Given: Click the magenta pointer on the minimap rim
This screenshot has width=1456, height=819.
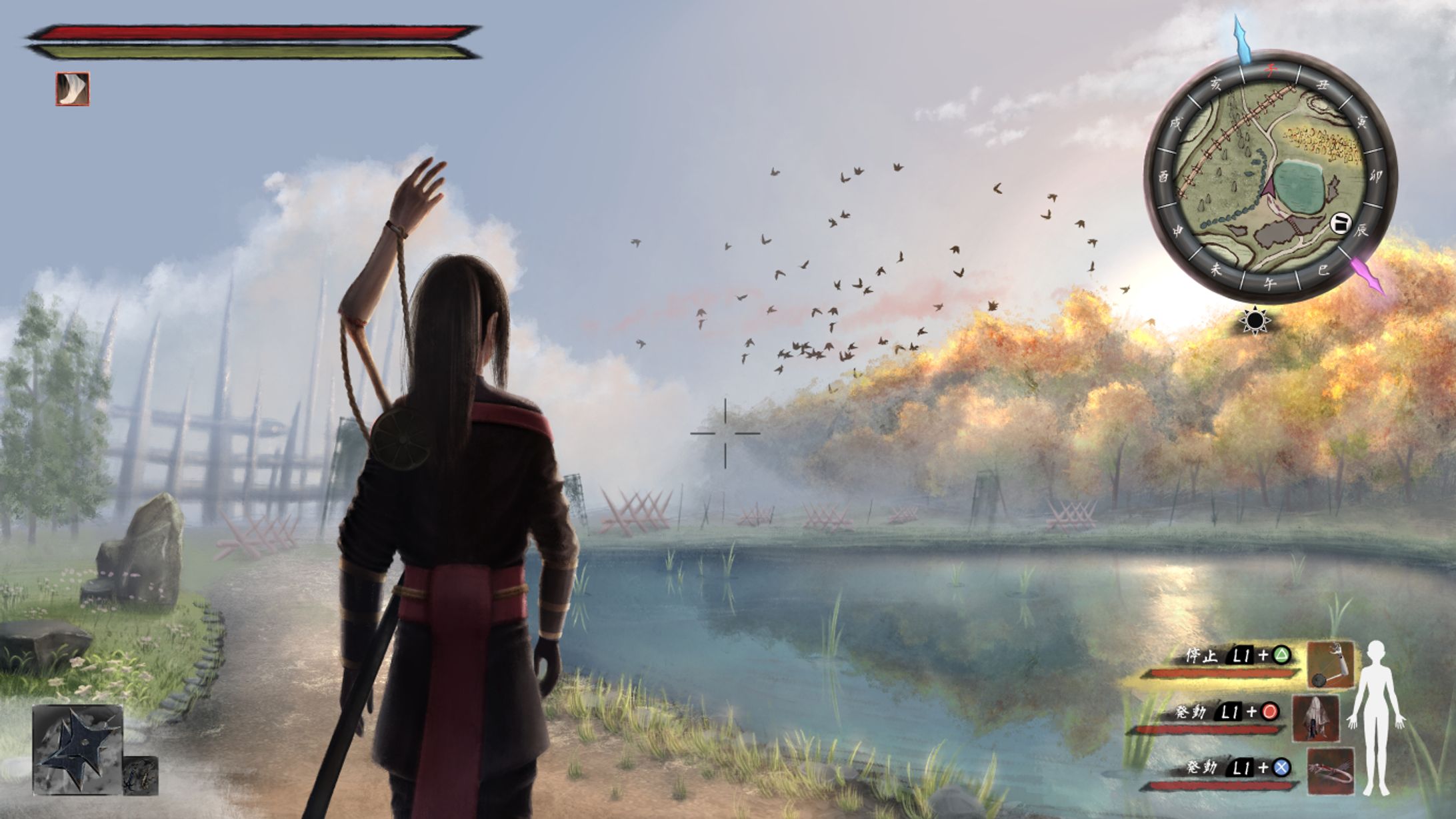Looking at the screenshot, I should 1367,275.
